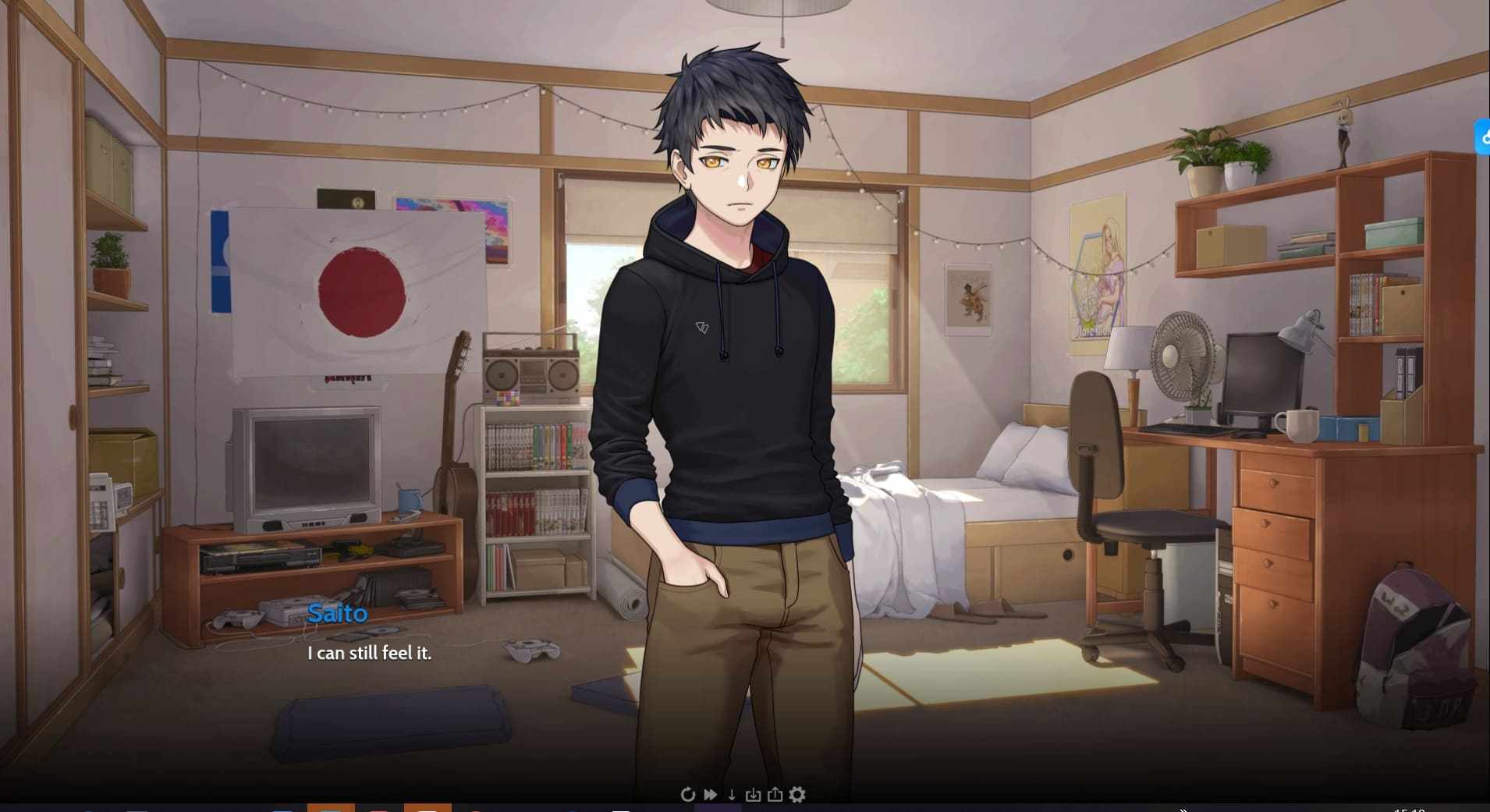Screen dimensions: 1490x812
Task: Hide the dialogue UI with the down arrow
Action: 732,794
